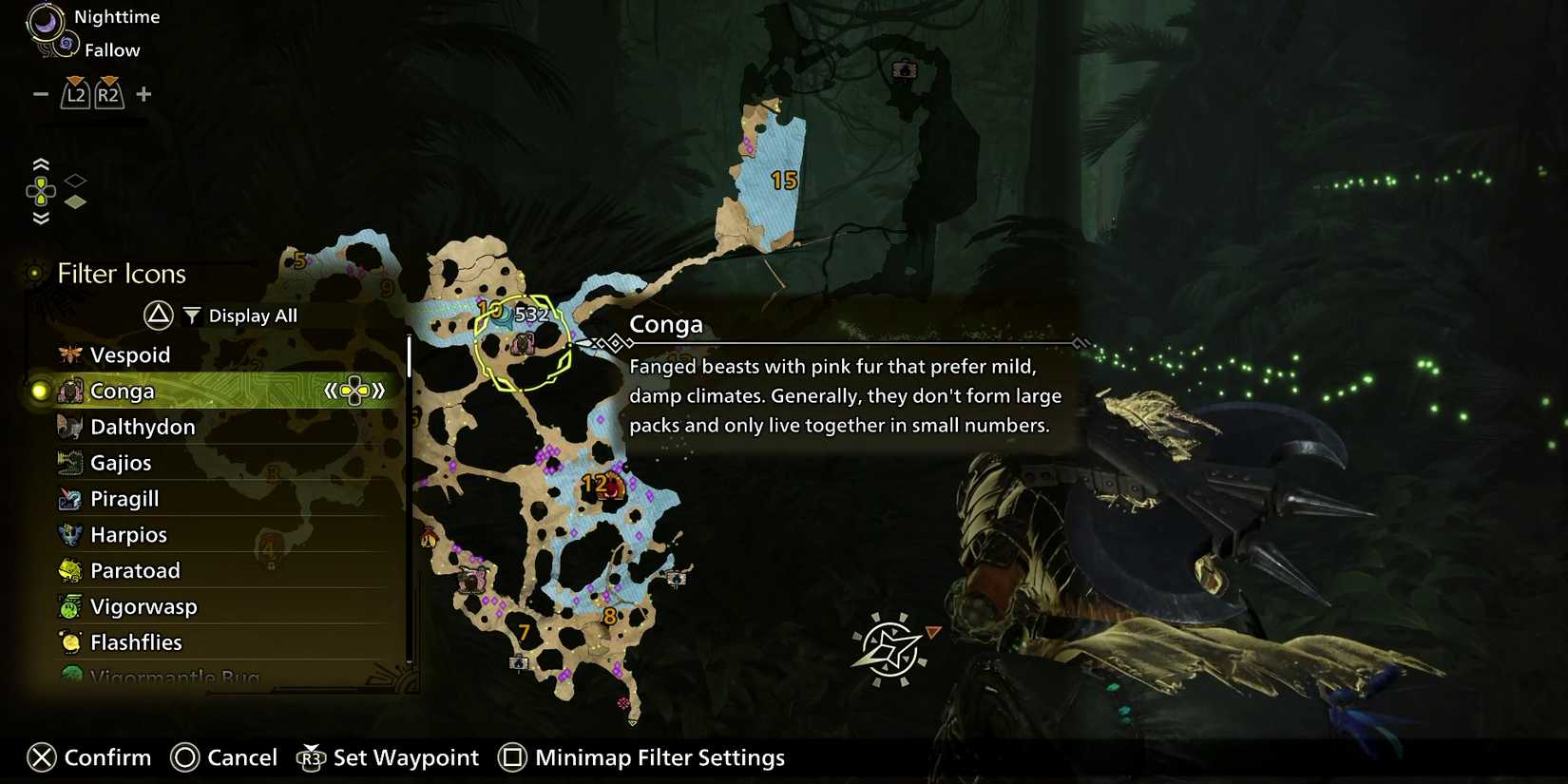Click the Dalthydon monster icon
Image resolution: width=1568 pixels, height=784 pixels.
pos(69,427)
